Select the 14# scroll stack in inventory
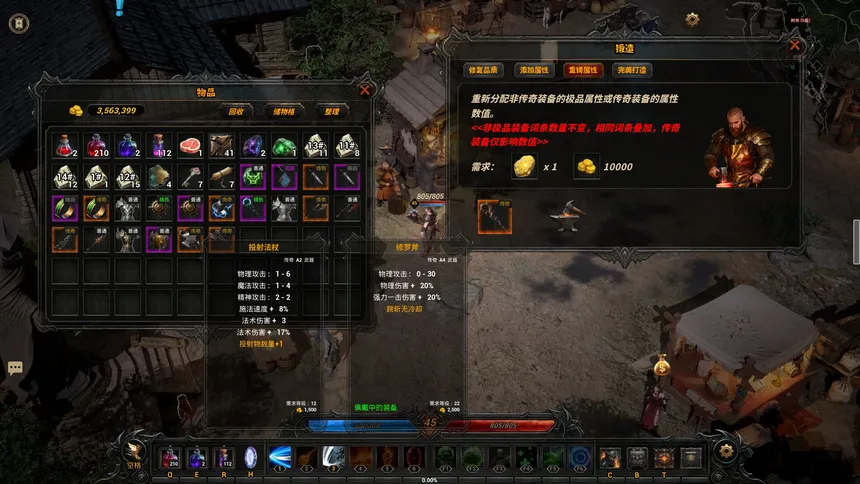860x484 pixels. (67, 178)
